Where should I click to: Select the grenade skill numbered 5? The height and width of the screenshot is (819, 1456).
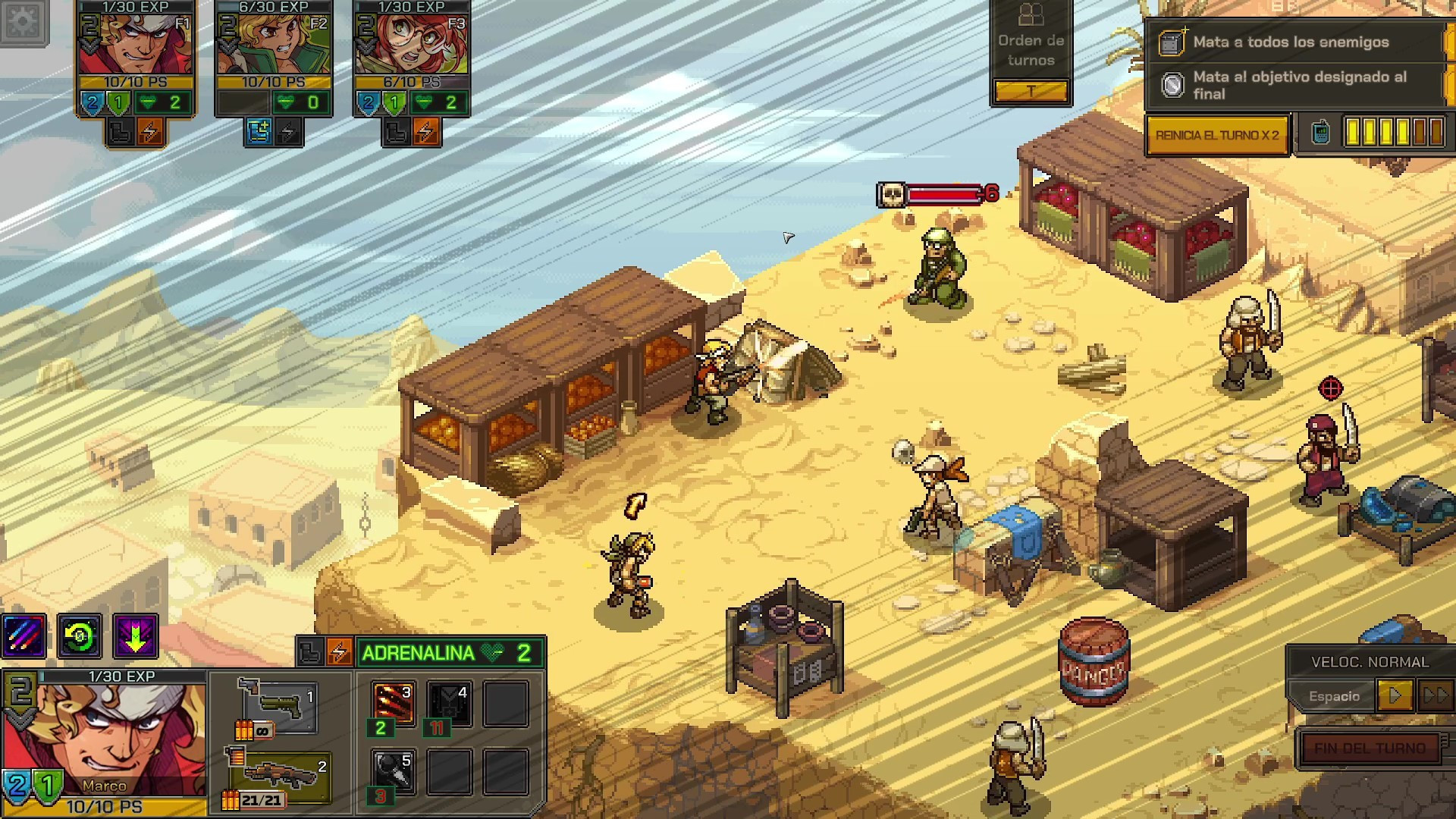coord(394,770)
